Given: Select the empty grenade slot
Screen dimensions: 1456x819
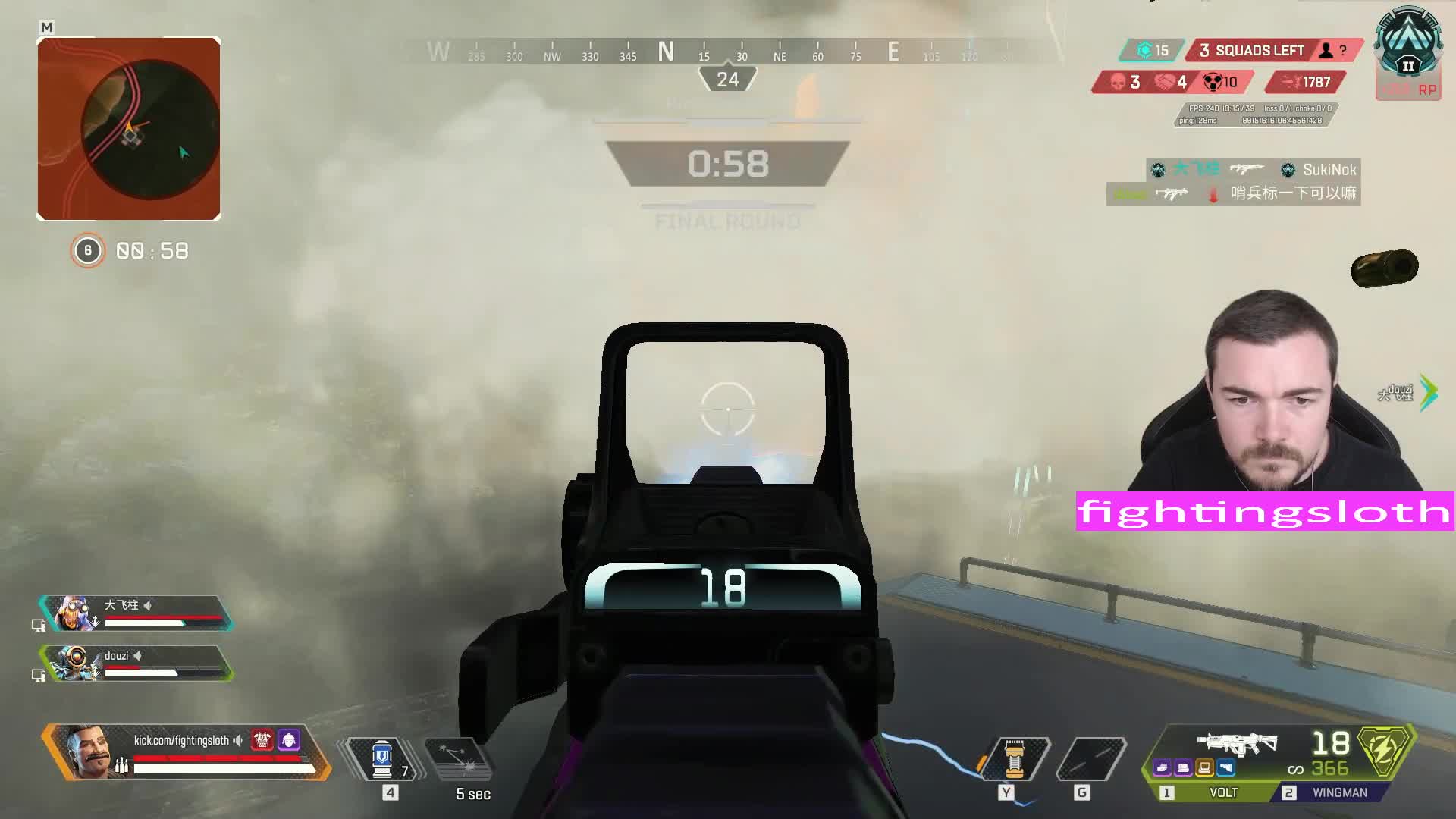Looking at the screenshot, I should [x=1090, y=758].
